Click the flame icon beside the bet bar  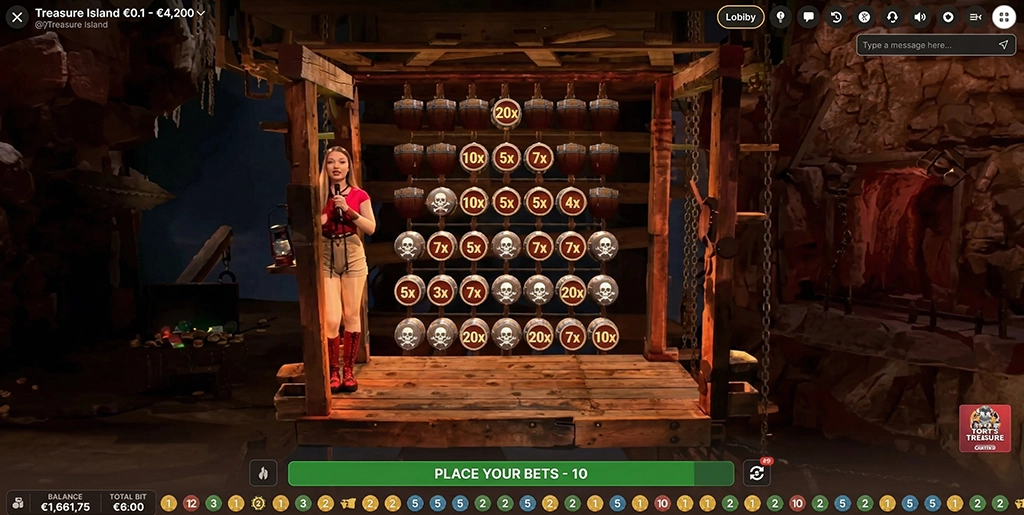pos(264,473)
